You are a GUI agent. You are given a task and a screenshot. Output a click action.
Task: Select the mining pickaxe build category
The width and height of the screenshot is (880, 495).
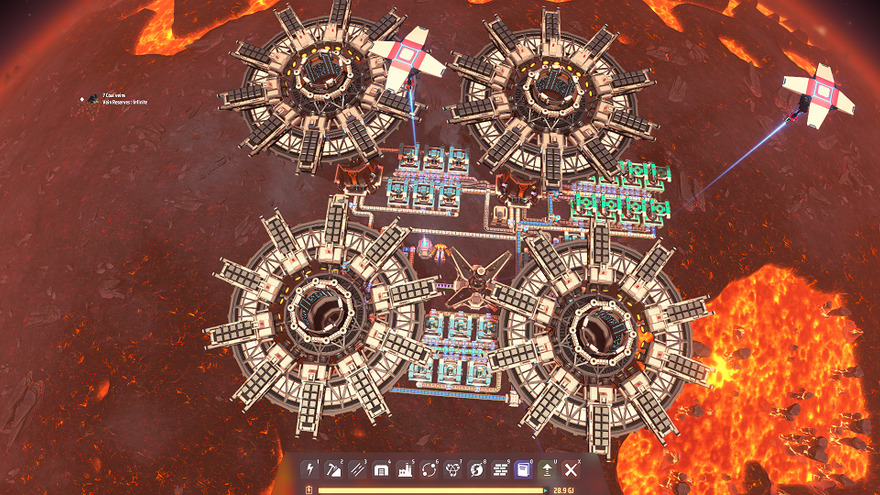(334, 468)
